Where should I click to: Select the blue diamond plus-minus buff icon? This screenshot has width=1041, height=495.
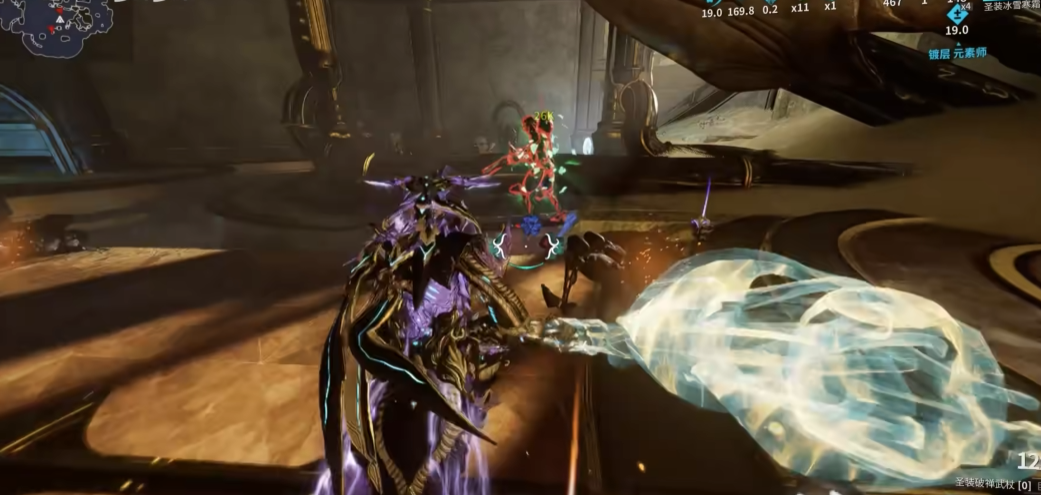pos(958,14)
